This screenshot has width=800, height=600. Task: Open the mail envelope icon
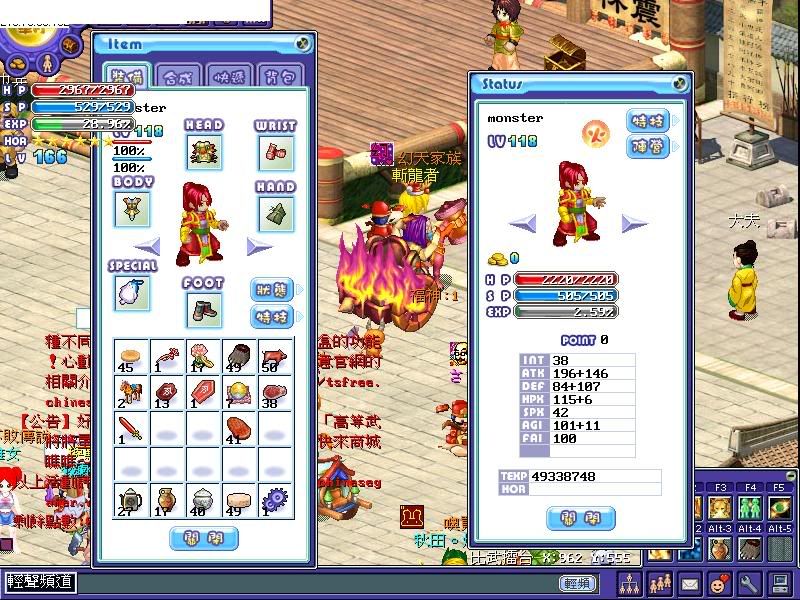690,582
